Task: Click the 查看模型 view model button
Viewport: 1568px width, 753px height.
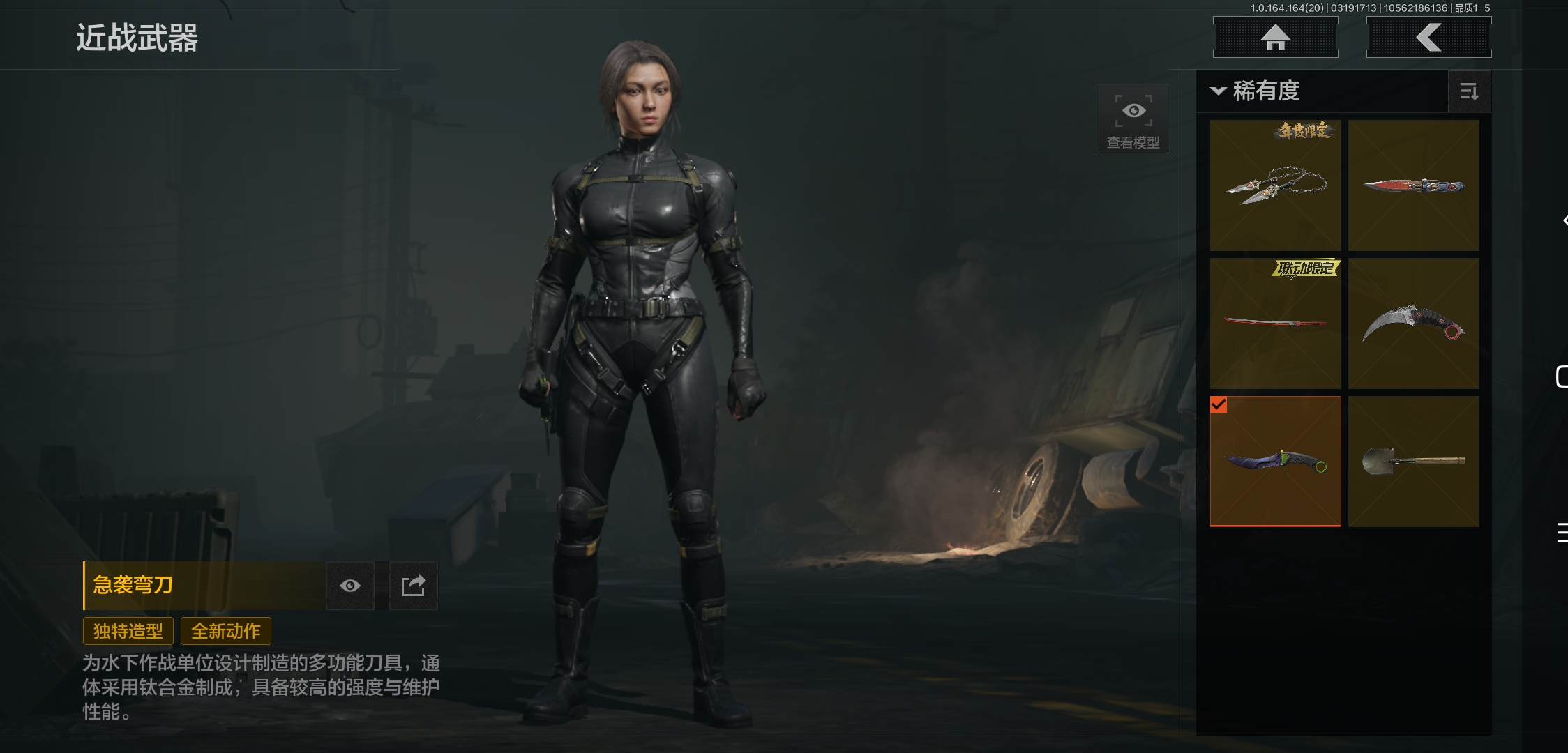Action: [1133, 119]
